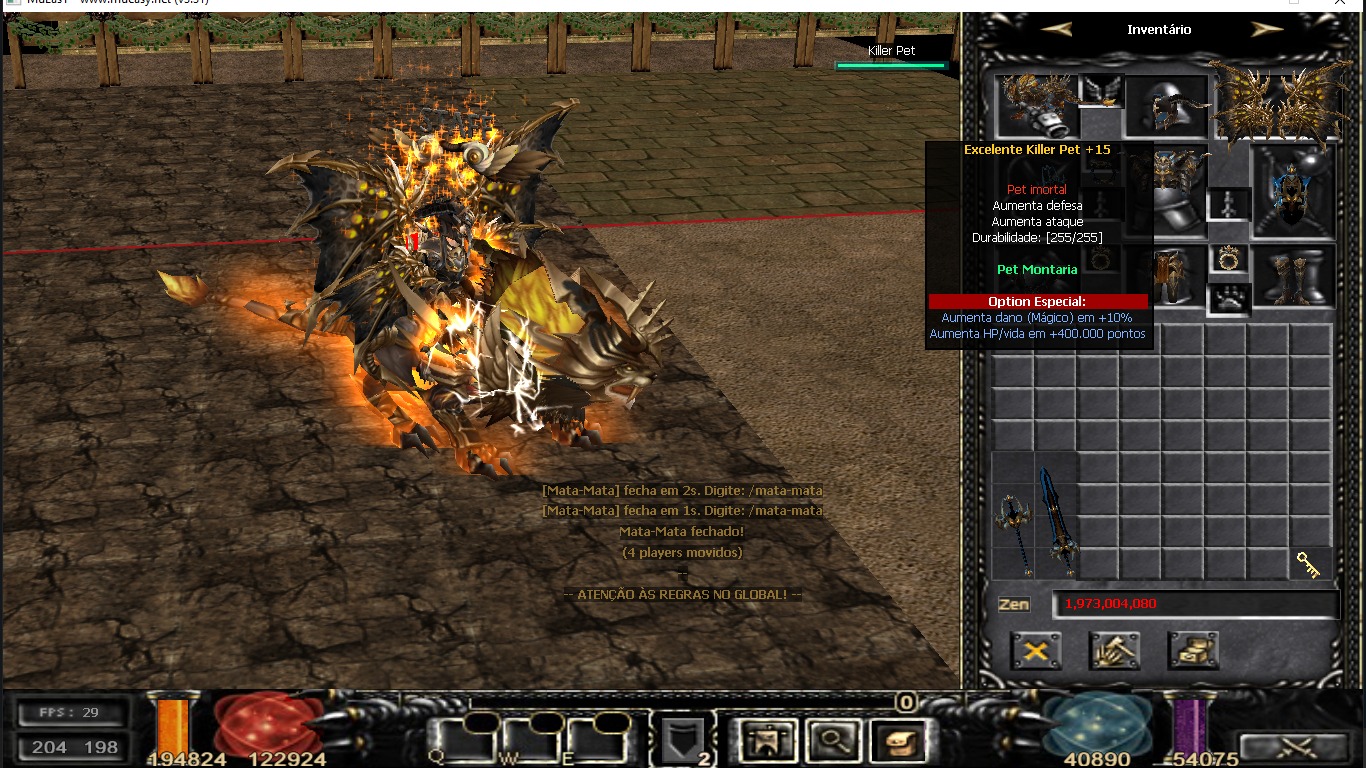
Task: Pick up the long blue sword
Action: (x=1057, y=520)
